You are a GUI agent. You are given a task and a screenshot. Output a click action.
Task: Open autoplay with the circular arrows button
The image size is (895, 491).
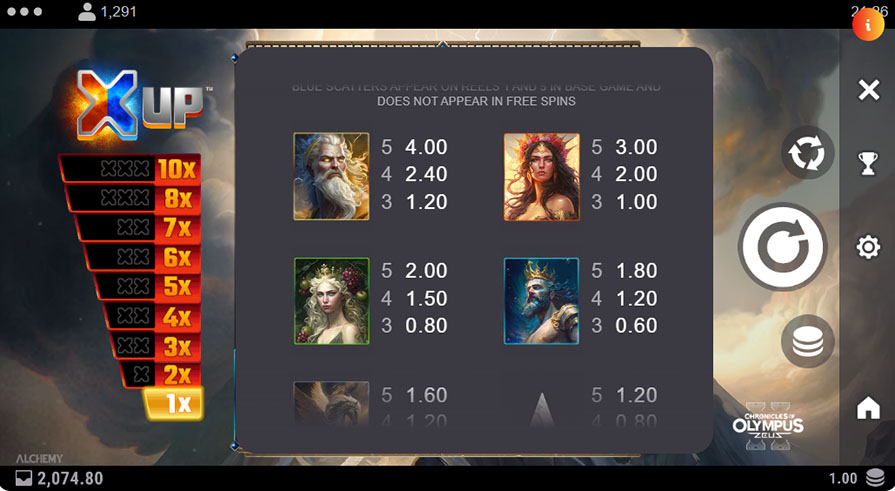point(807,153)
